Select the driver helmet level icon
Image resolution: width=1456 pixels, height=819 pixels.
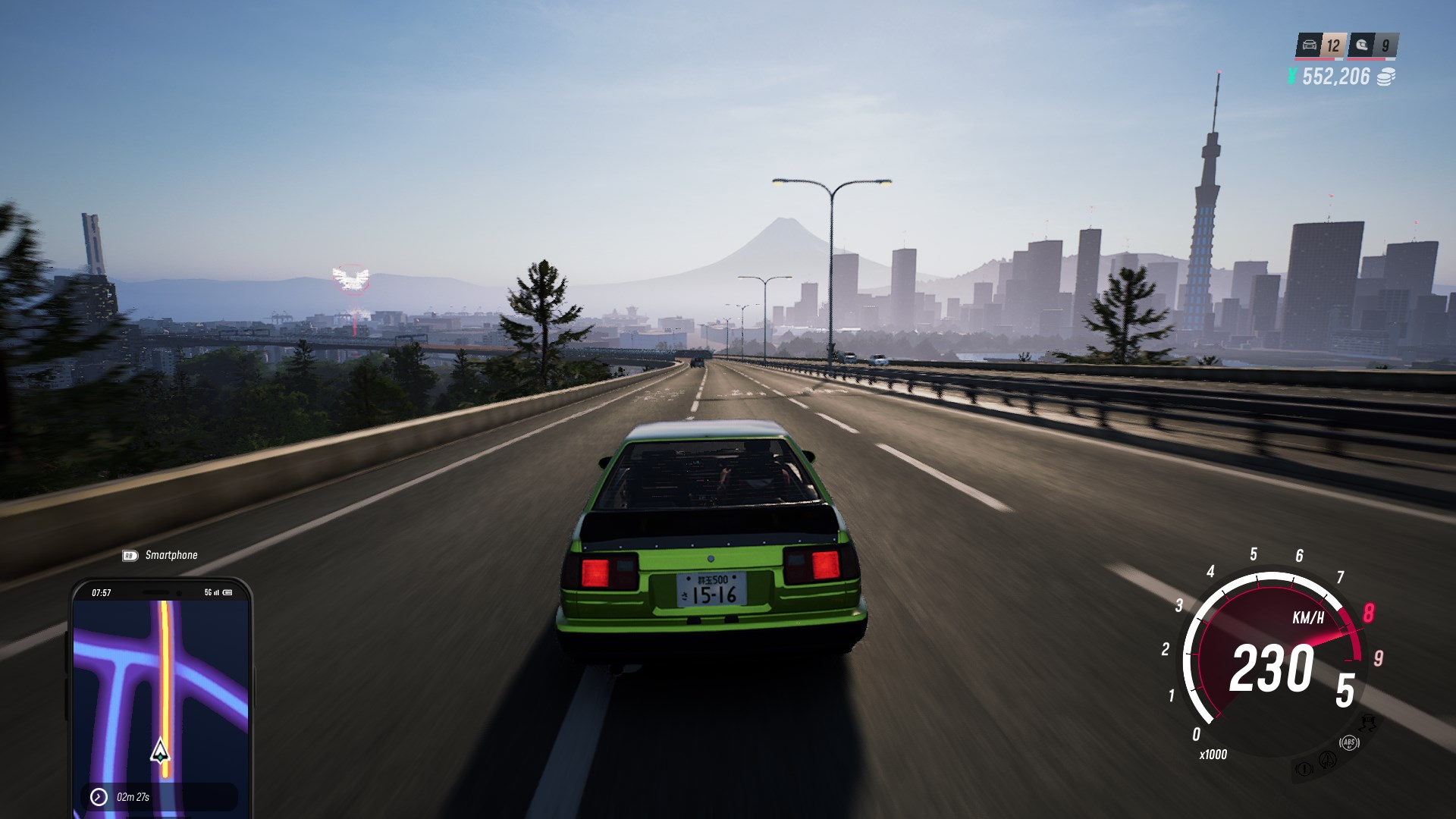pyautogui.click(x=1363, y=45)
